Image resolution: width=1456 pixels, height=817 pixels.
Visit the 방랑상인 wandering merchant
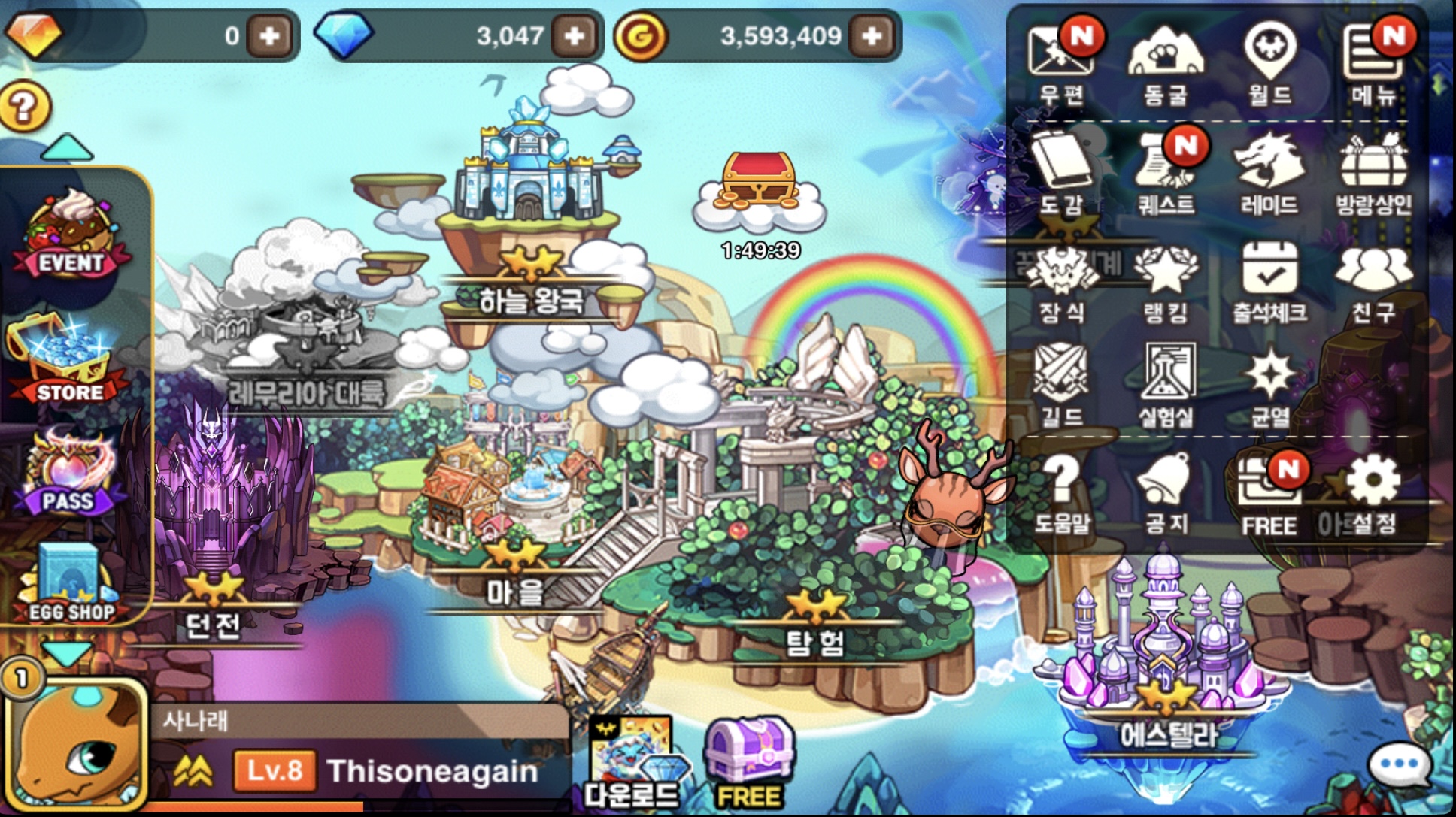pyautogui.click(x=1373, y=170)
